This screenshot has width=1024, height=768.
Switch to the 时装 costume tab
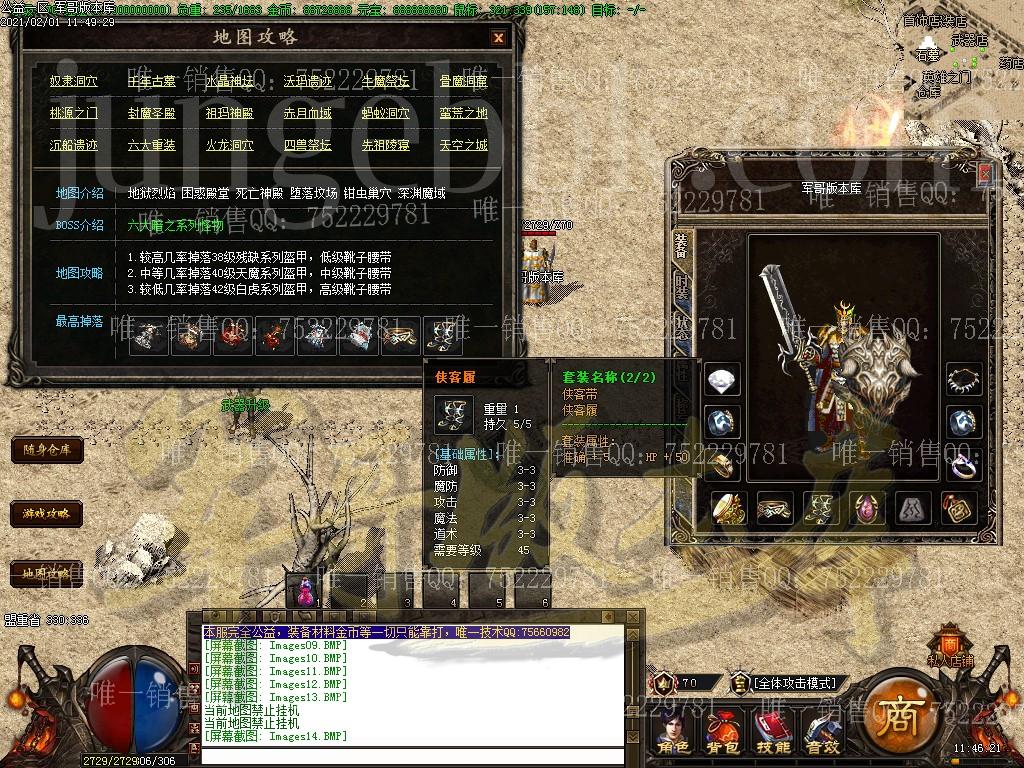[681, 290]
